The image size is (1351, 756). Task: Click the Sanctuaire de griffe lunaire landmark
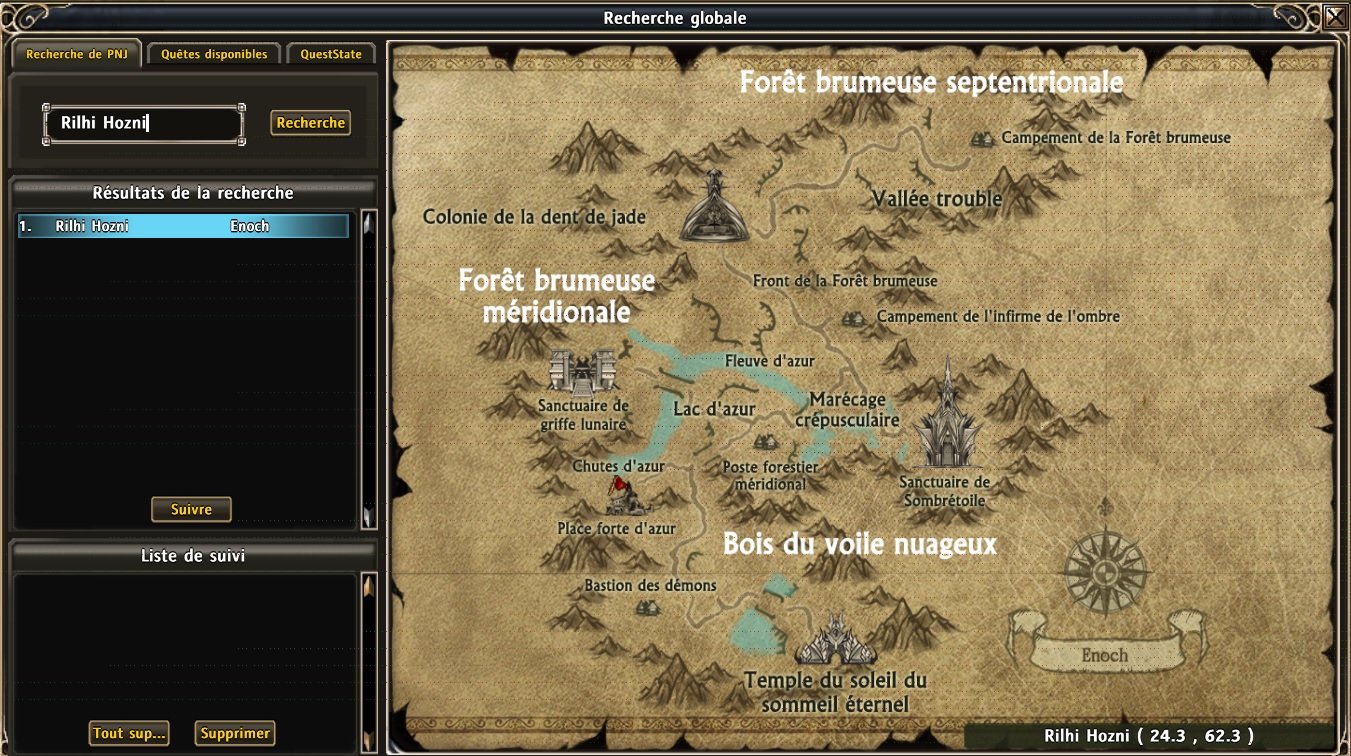click(x=581, y=373)
